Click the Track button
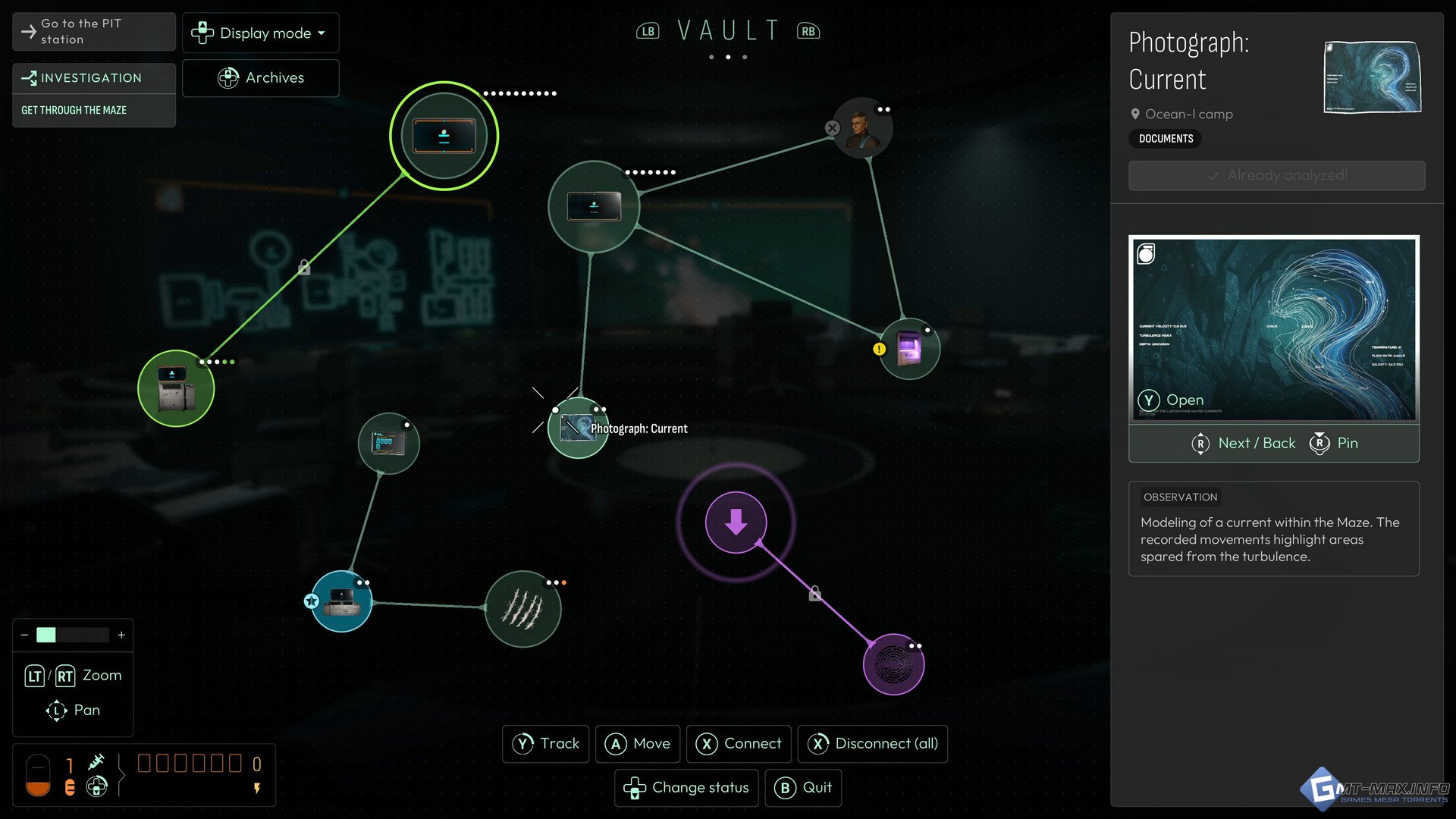 (546, 744)
